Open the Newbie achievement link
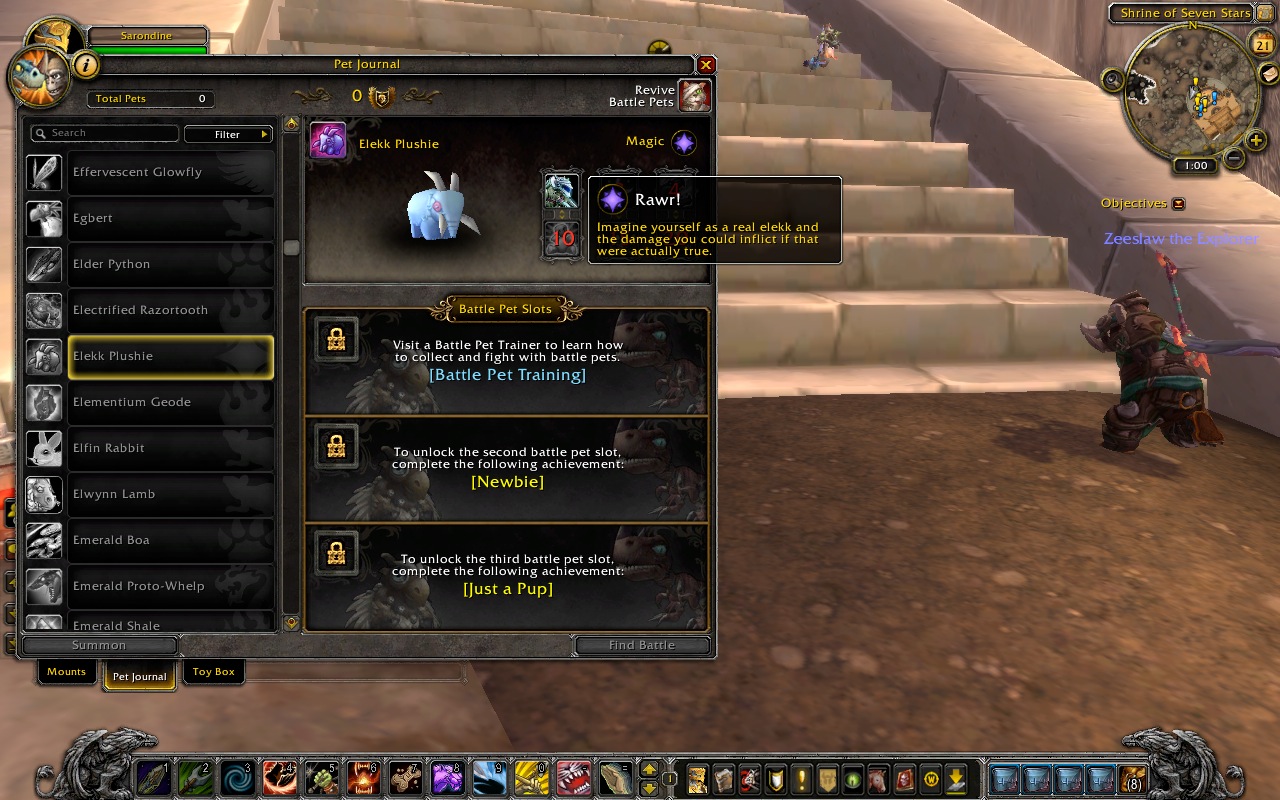The image size is (1280, 800). coord(507,482)
